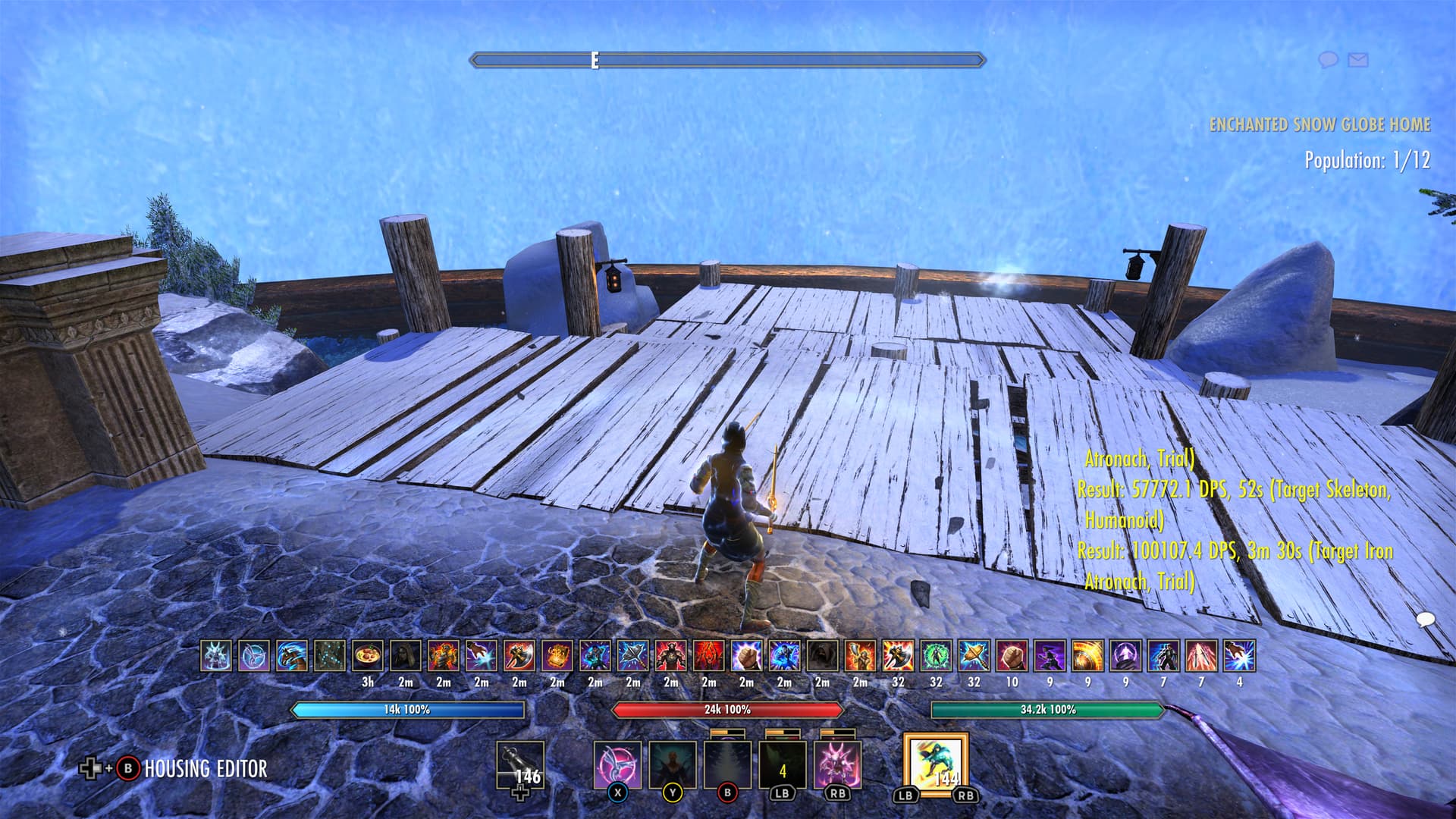The width and height of the screenshot is (1456, 819).
Task: Check the golden hammer buff with 32 seconds
Action: click(974, 656)
